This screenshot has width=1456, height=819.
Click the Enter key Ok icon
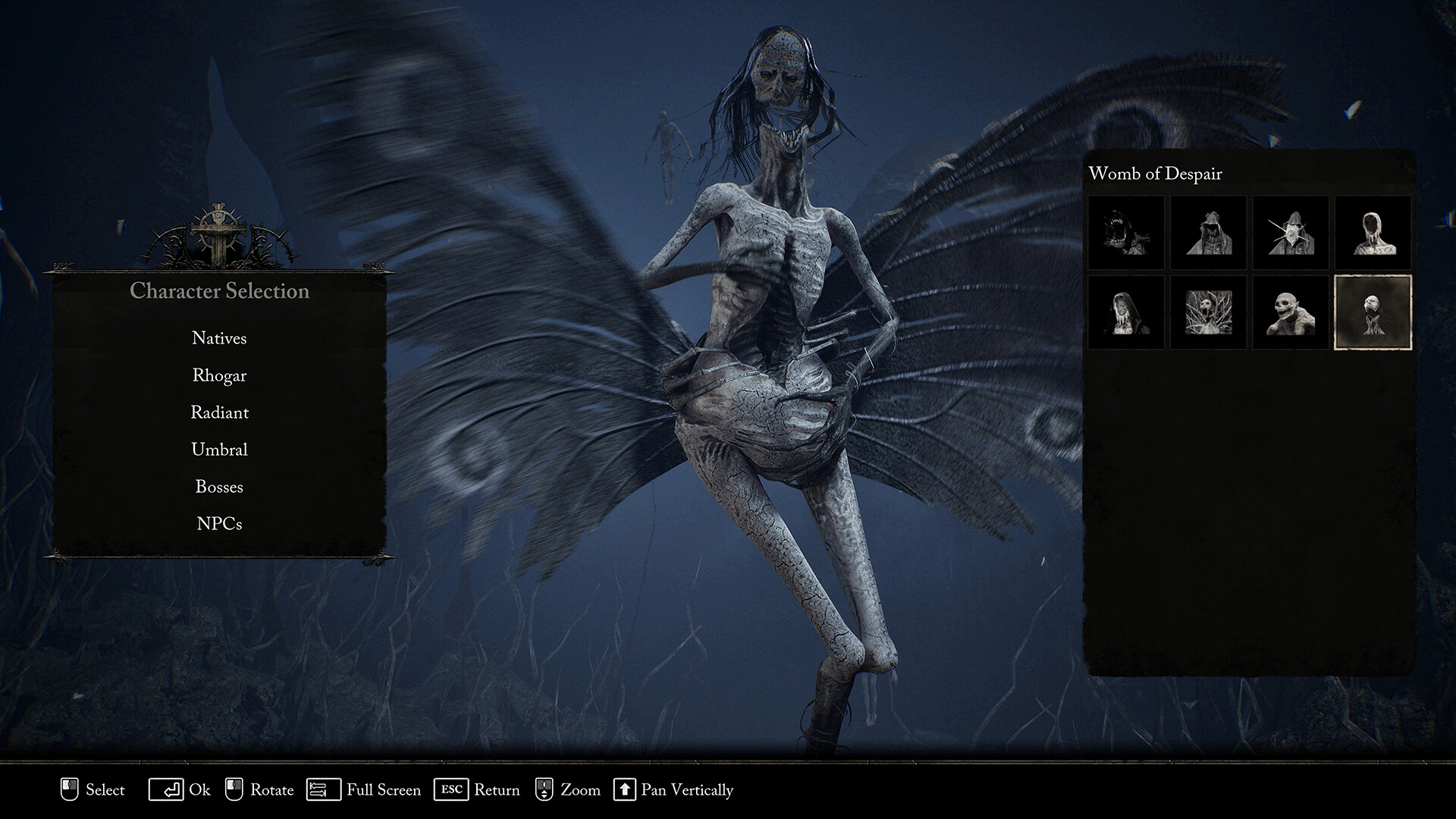coord(168,789)
